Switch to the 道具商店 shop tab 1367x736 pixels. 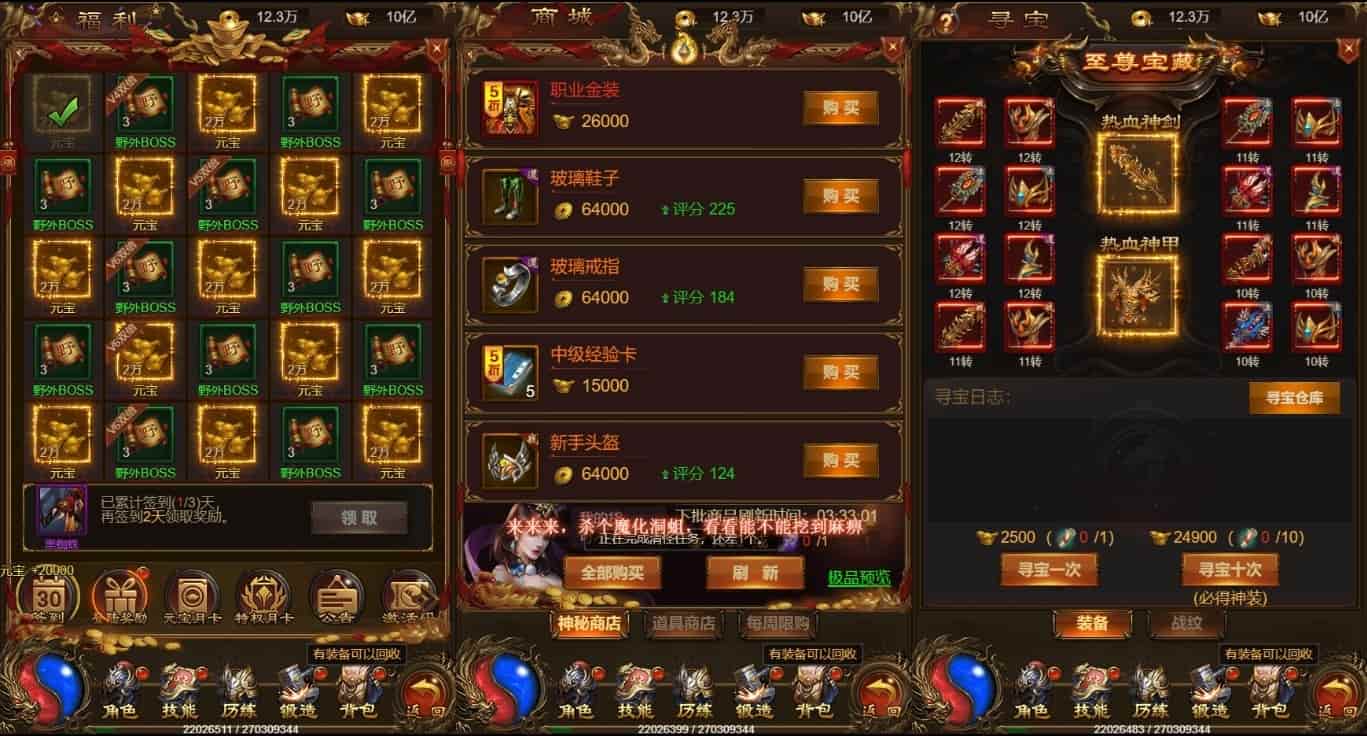686,623
